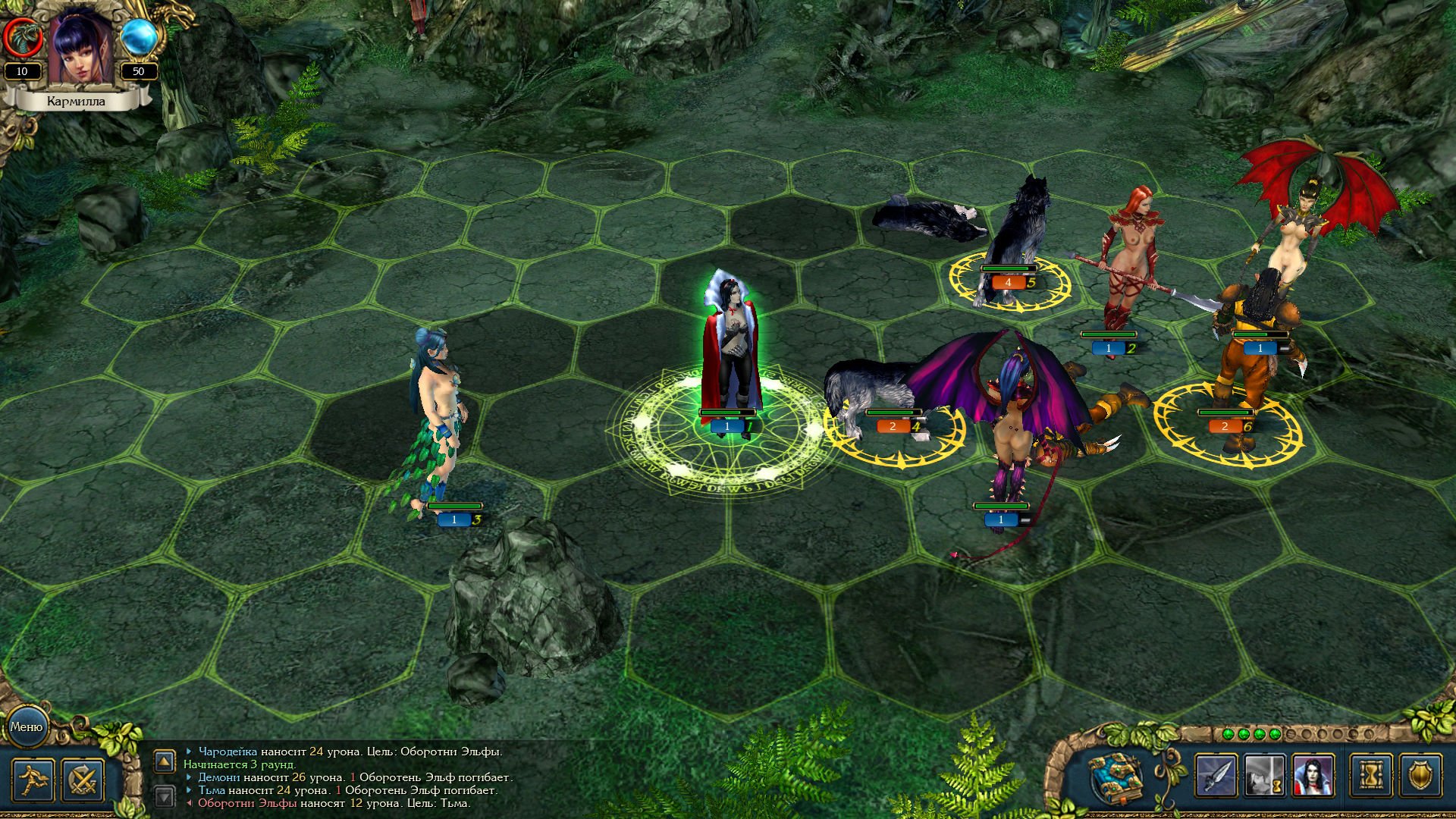This screenshot has height=819, width=1456.
Task: Open the Меню button
Action: pos(27,726)
